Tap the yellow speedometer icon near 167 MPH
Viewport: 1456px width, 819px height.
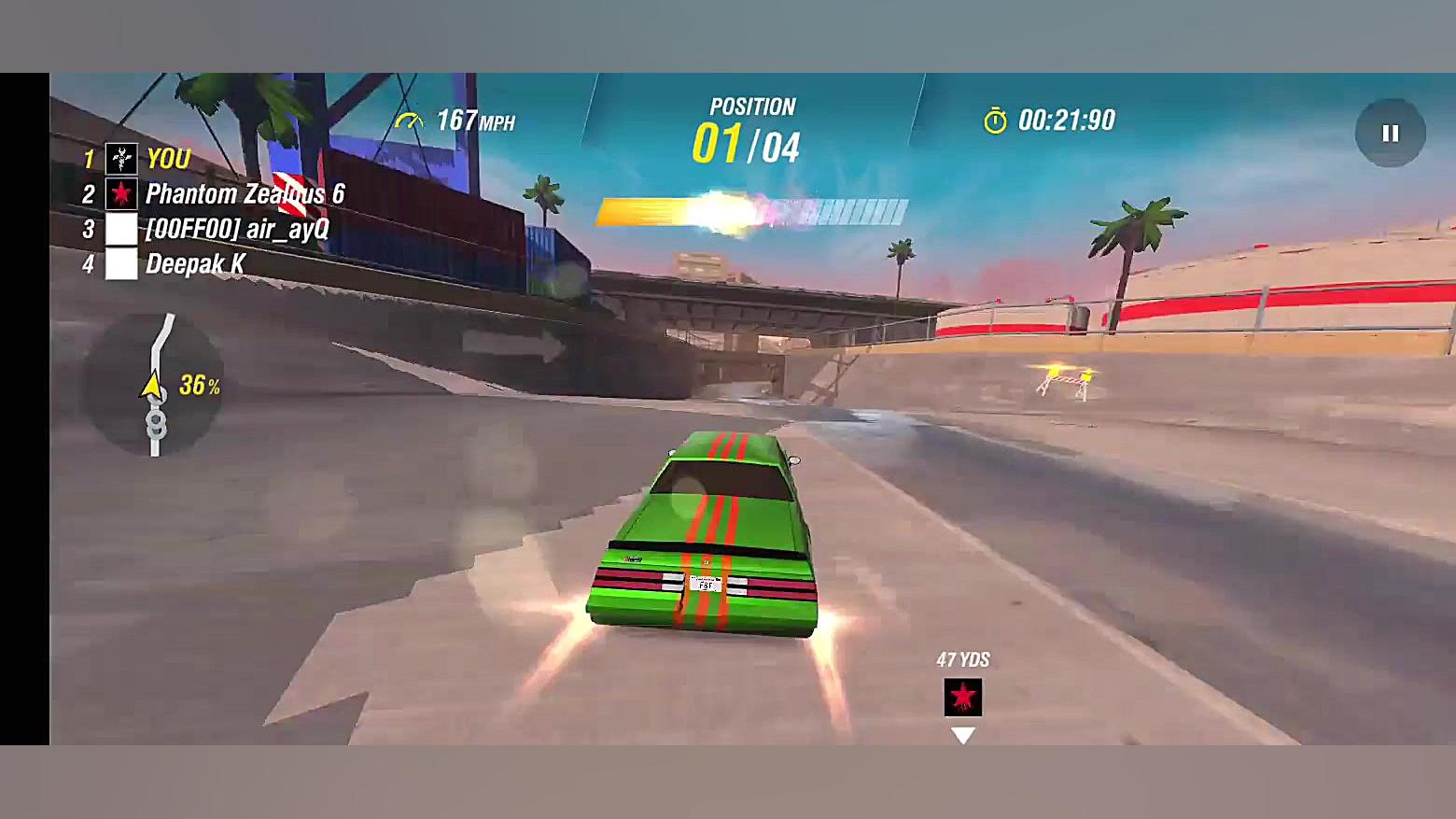[413, 118]
